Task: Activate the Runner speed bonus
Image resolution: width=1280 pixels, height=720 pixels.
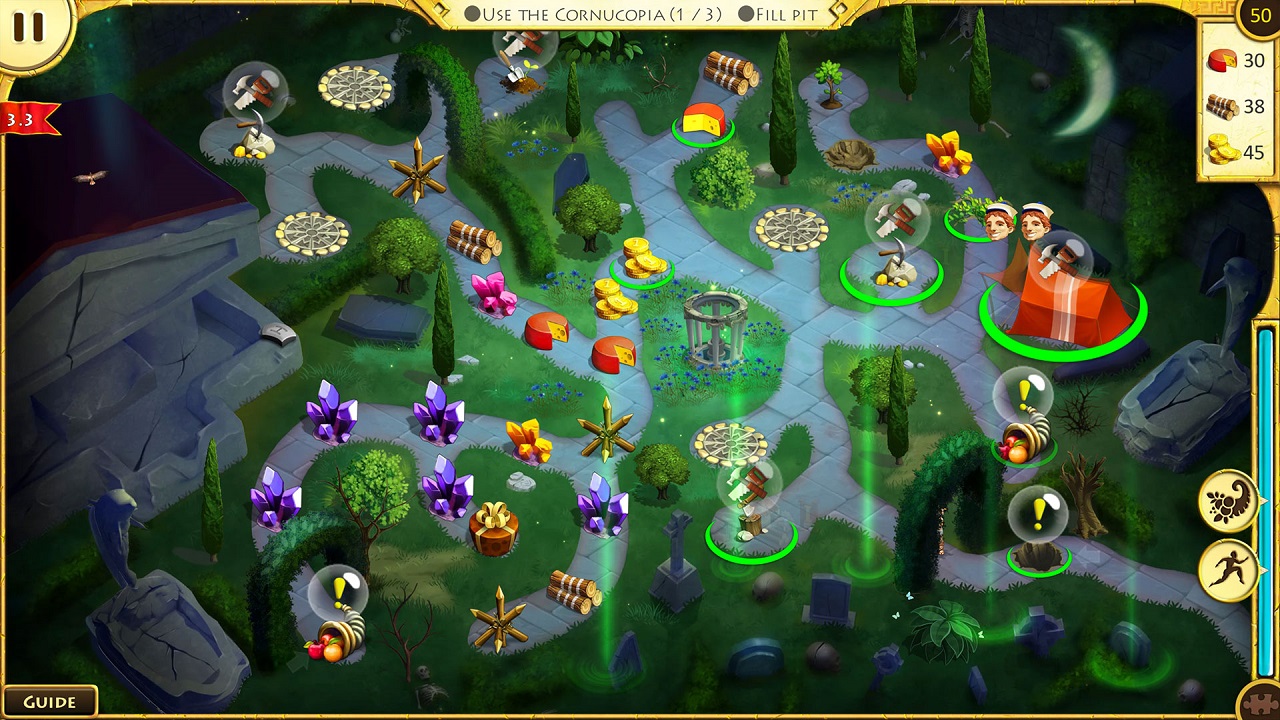Action: point(1225,568)
